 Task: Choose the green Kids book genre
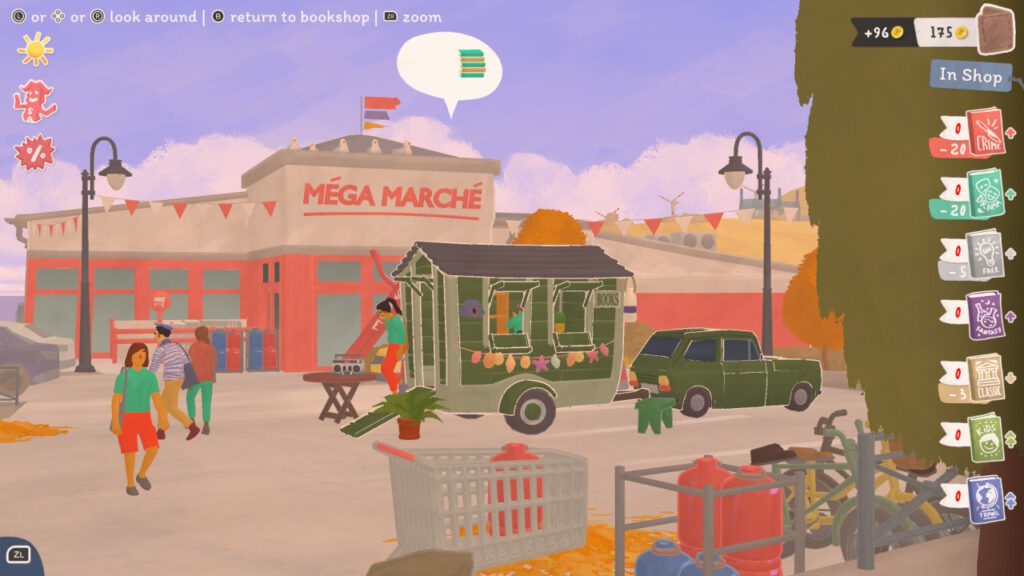coord(985,438)
